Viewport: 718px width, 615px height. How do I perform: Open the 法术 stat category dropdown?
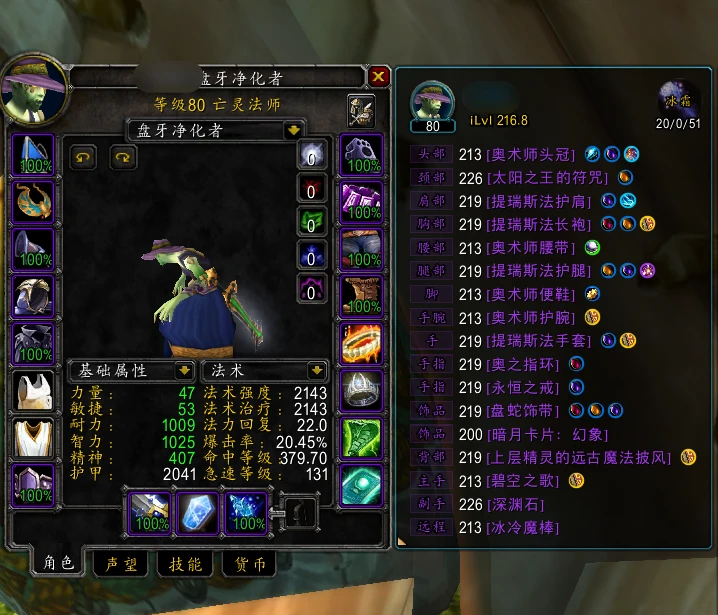click(318, 371)
